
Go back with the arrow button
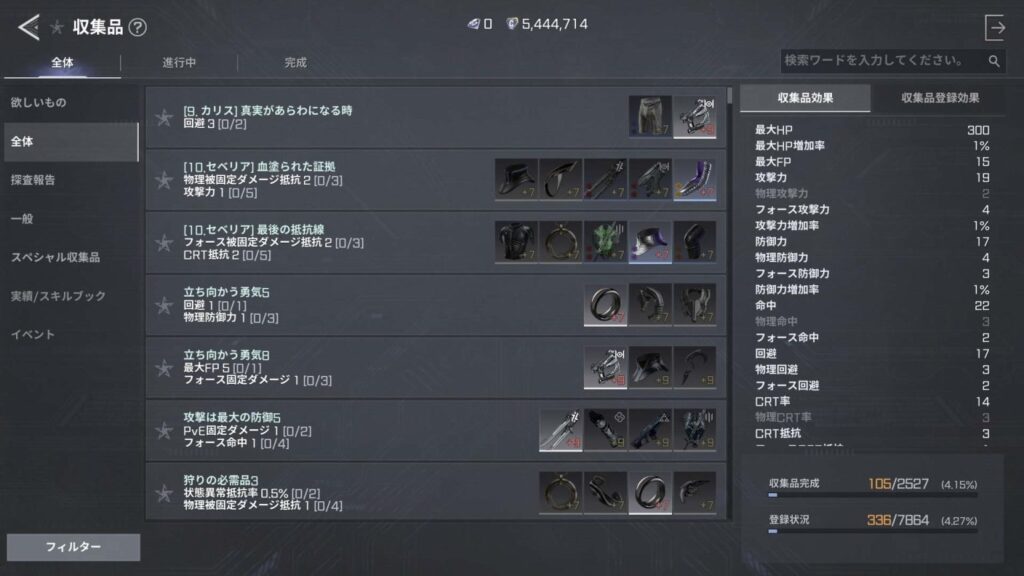pyautogui.click(x=28, y=27)
